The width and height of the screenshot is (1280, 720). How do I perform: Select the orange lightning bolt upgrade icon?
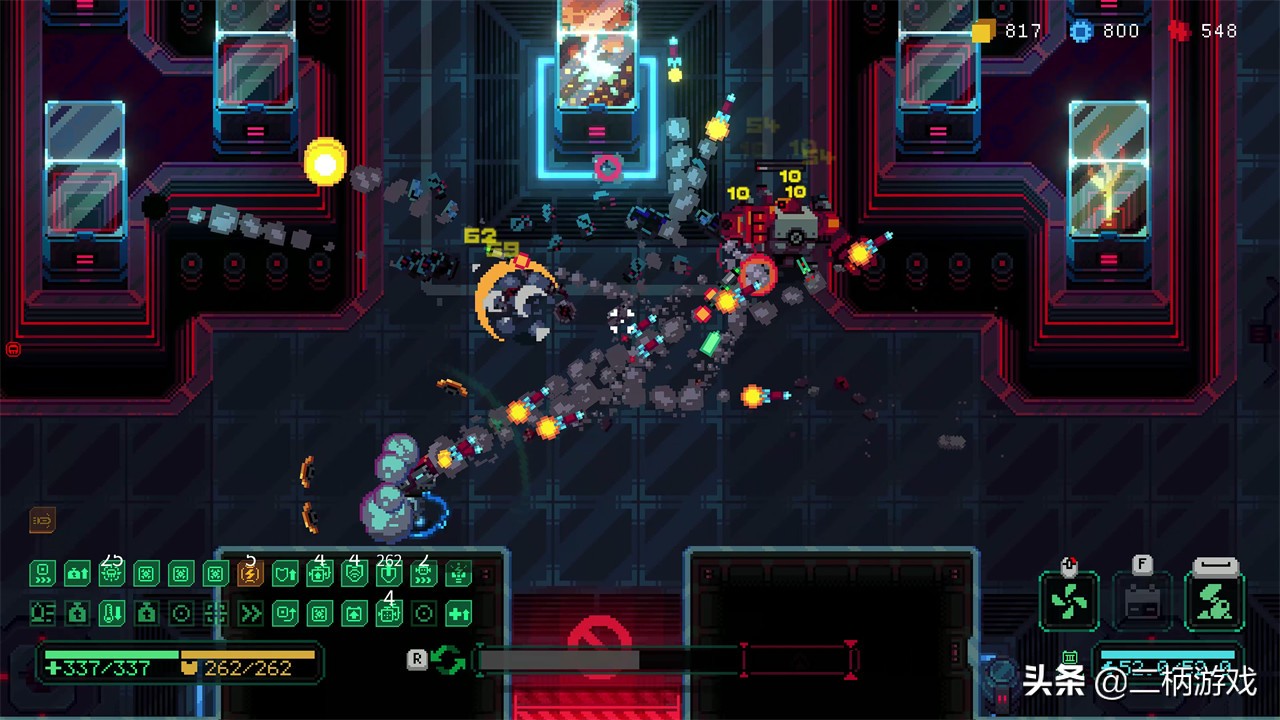click(250, 573)
